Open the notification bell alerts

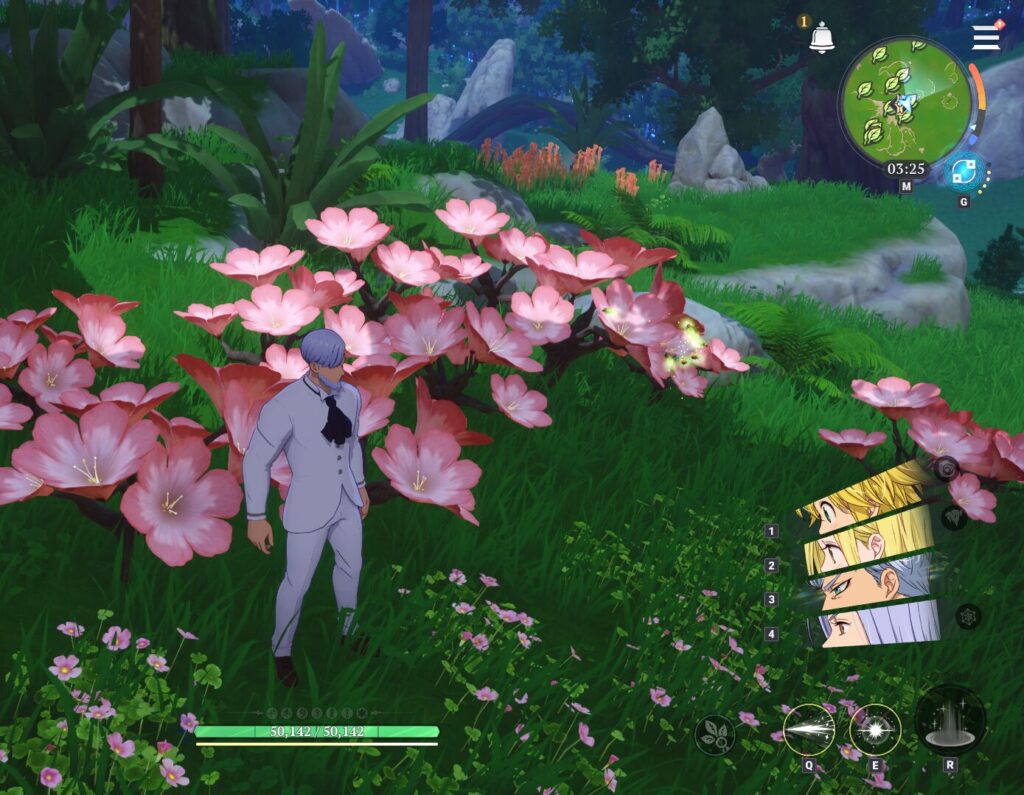pyautogui.click(x=822, y=38)
